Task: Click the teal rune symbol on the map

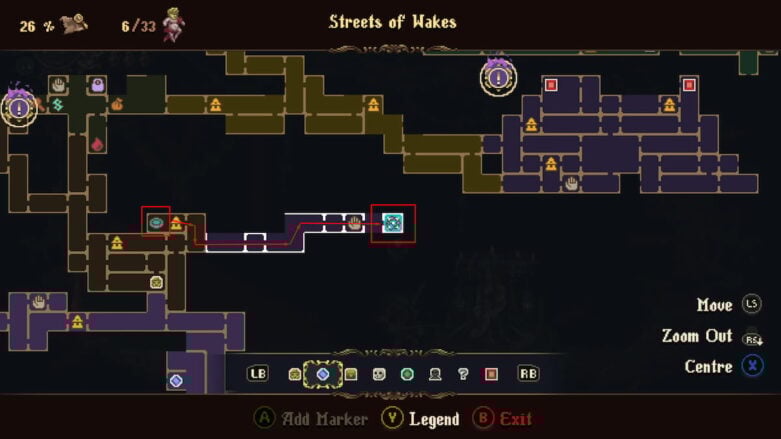Action: pos(58,104)
